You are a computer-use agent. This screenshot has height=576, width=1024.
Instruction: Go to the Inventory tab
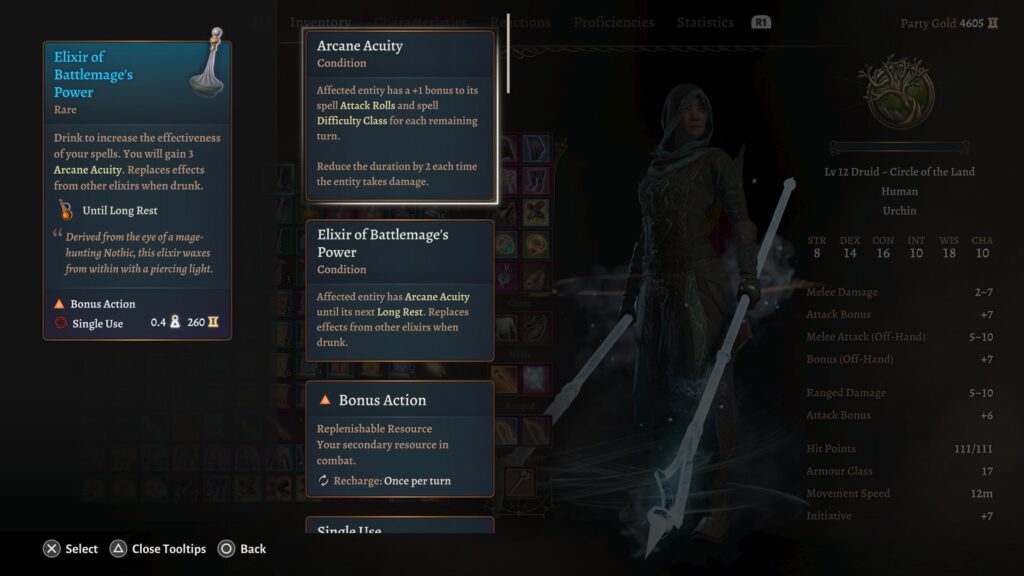pyautogui.click(x=320, y=22)
